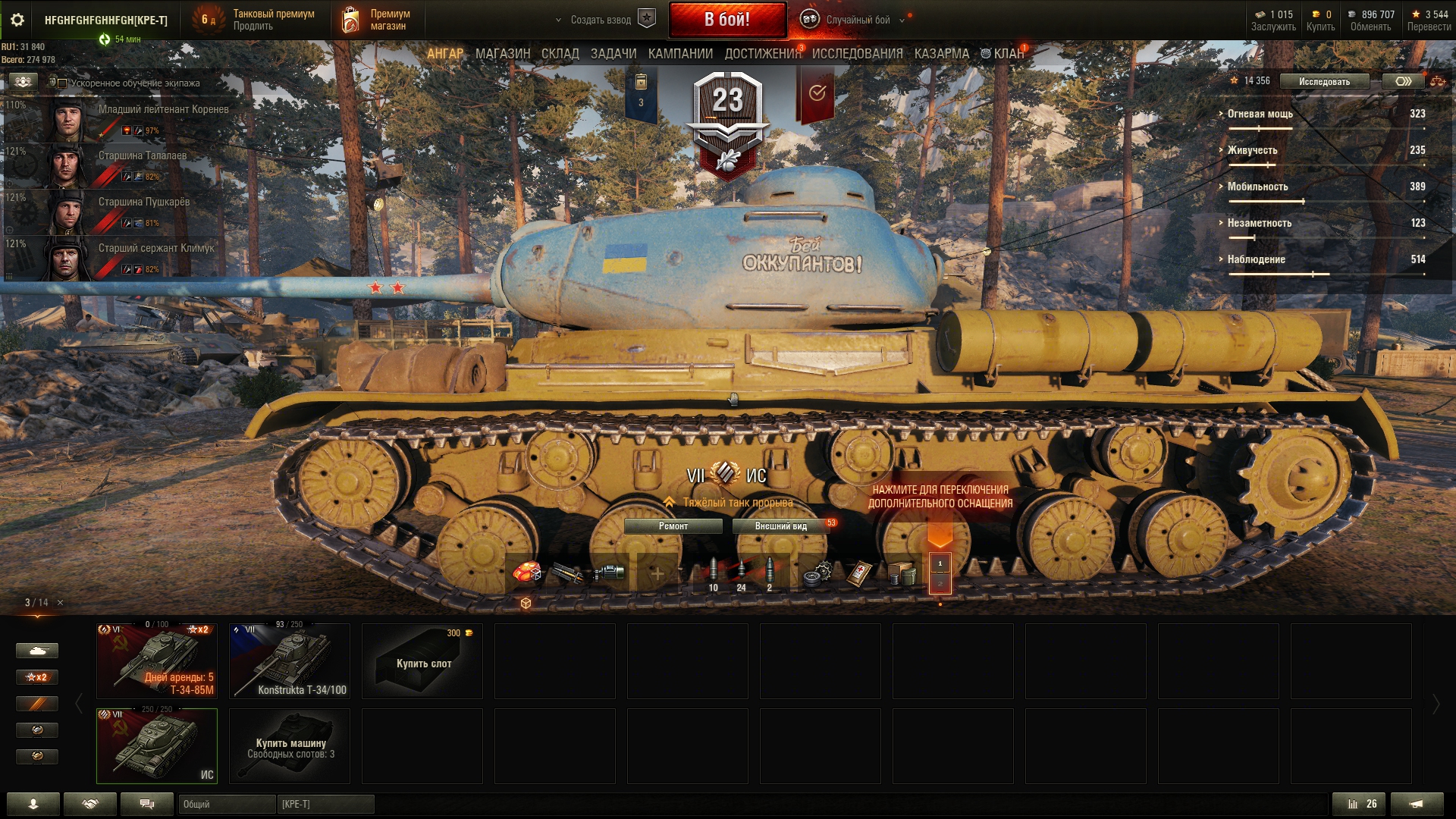1456x819 pixels.
Task: Switch to equipment loadout 2
Action: click(x=941, y=585)
